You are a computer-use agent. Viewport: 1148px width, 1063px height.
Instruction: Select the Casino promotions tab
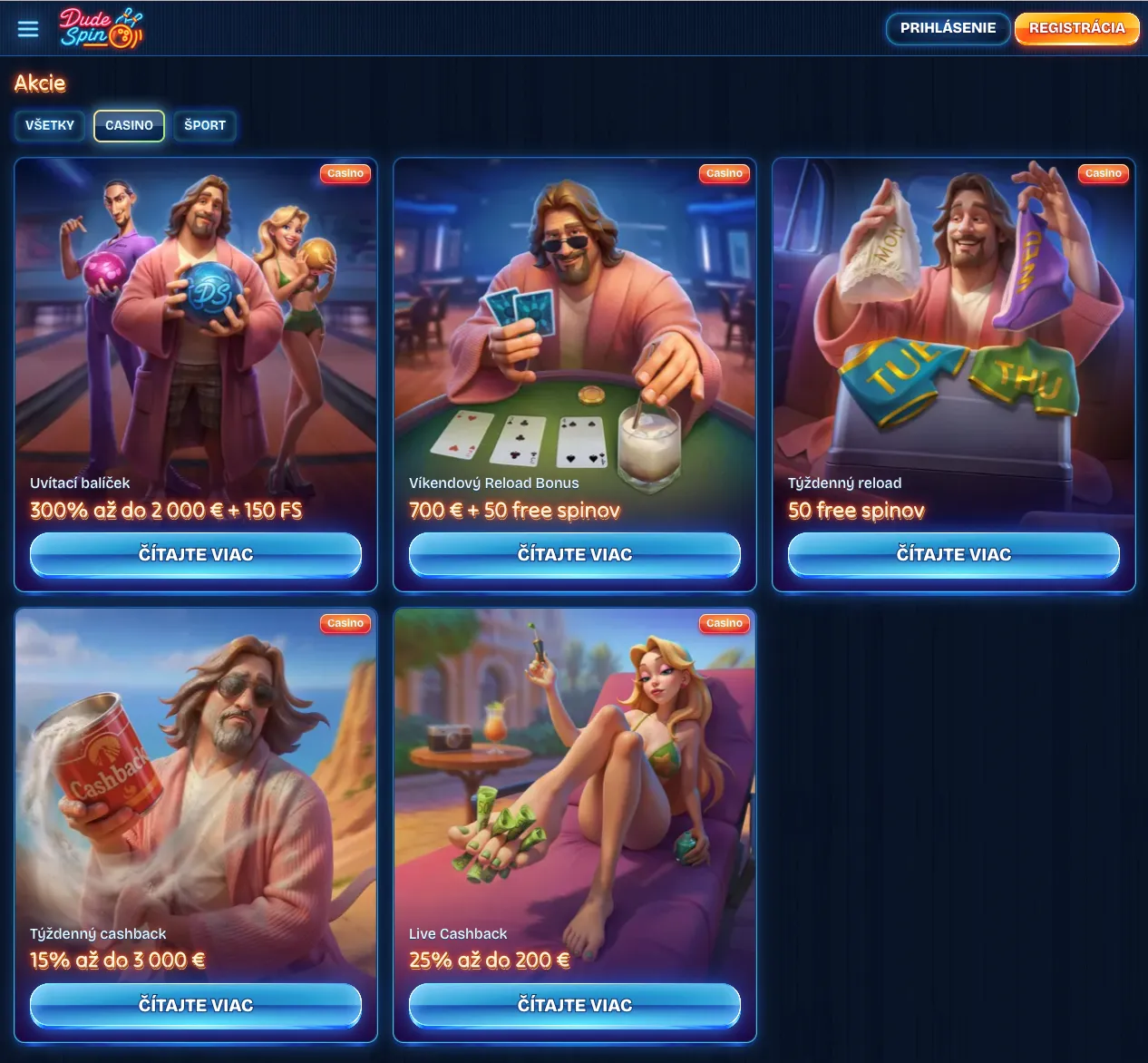point(129,125)
